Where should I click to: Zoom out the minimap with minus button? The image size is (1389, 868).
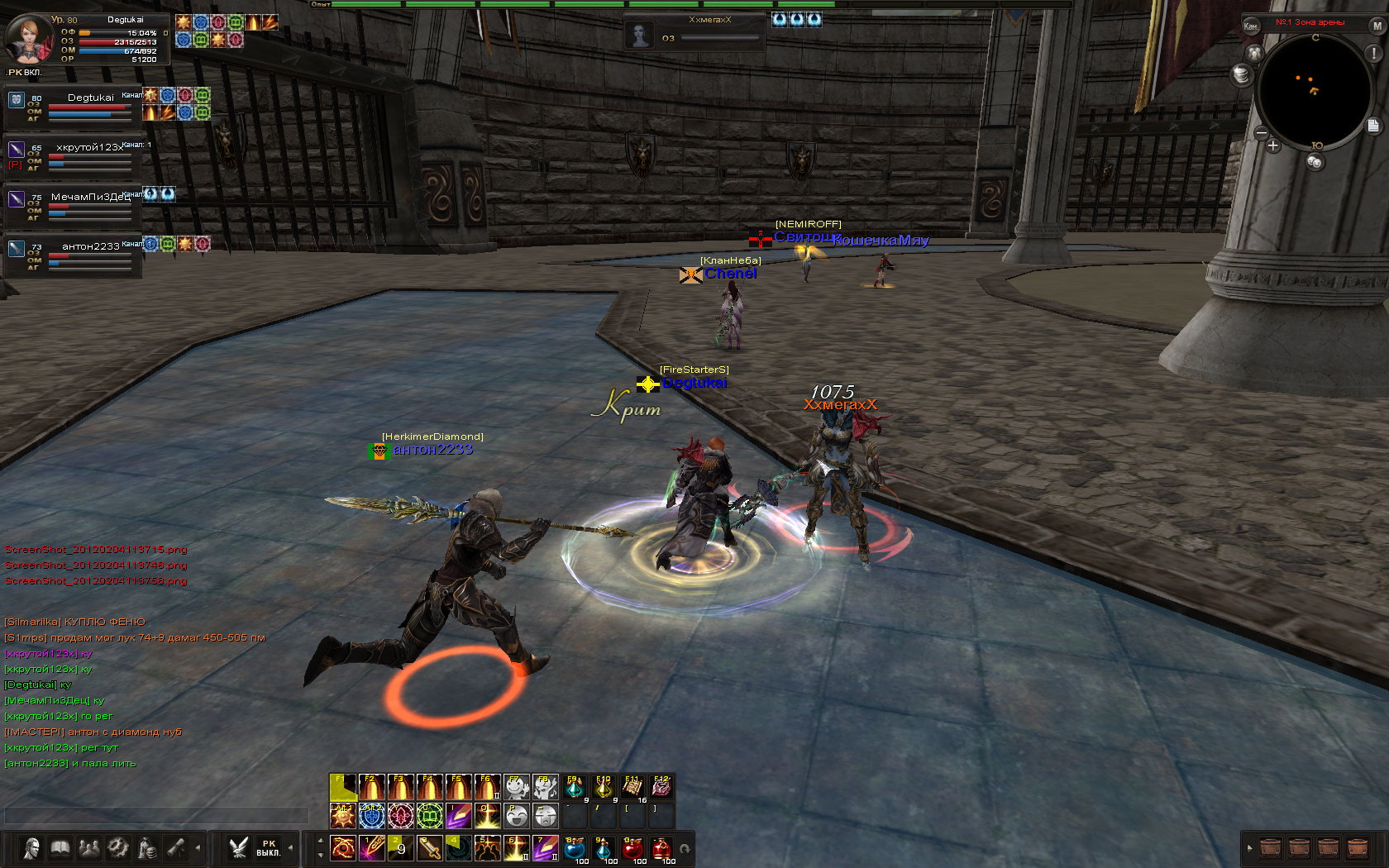pyautogui.click(x=1261, y=132)
